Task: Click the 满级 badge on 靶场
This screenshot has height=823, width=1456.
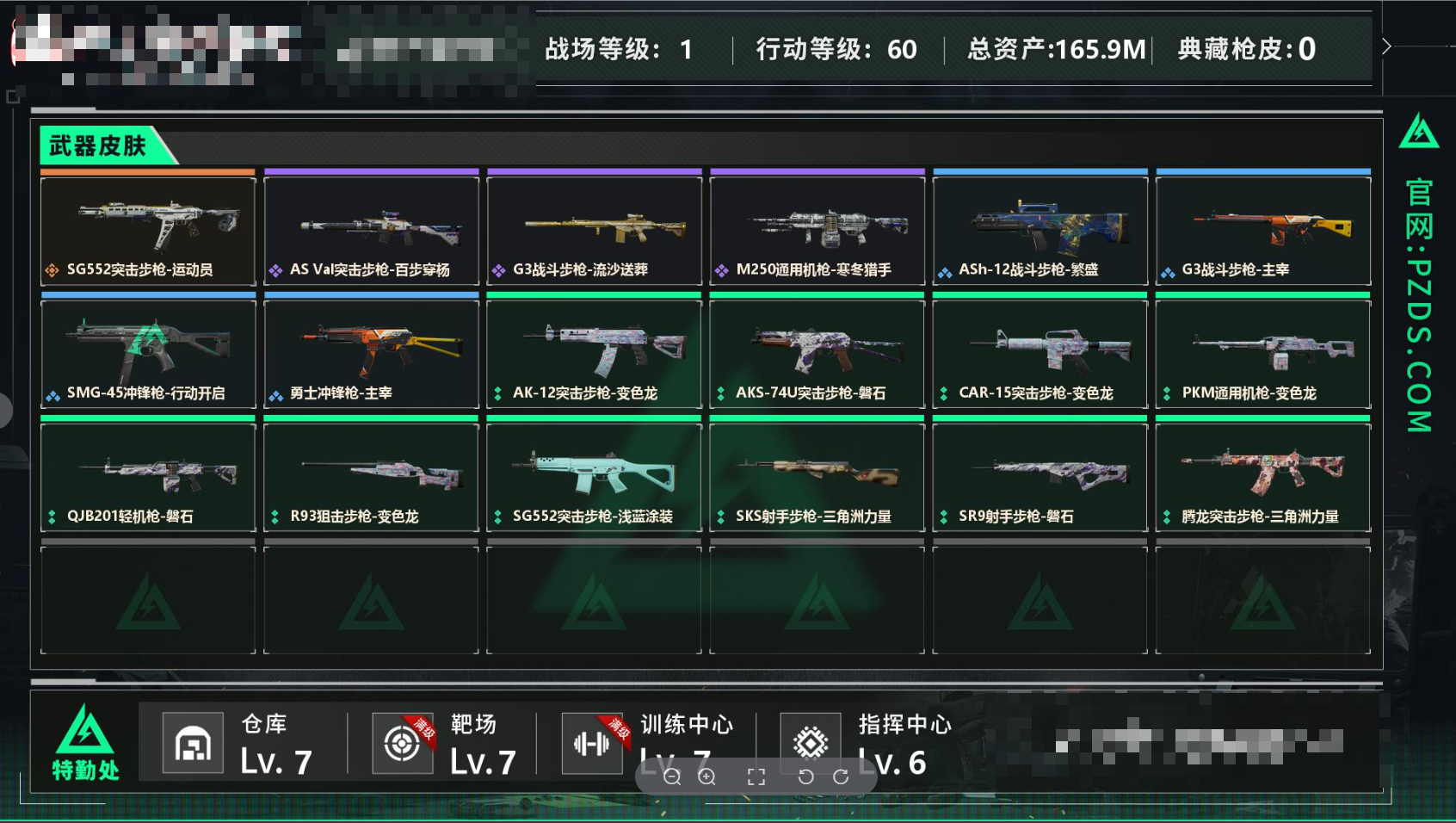Action: pyautogui.click(x=423, y=726)
